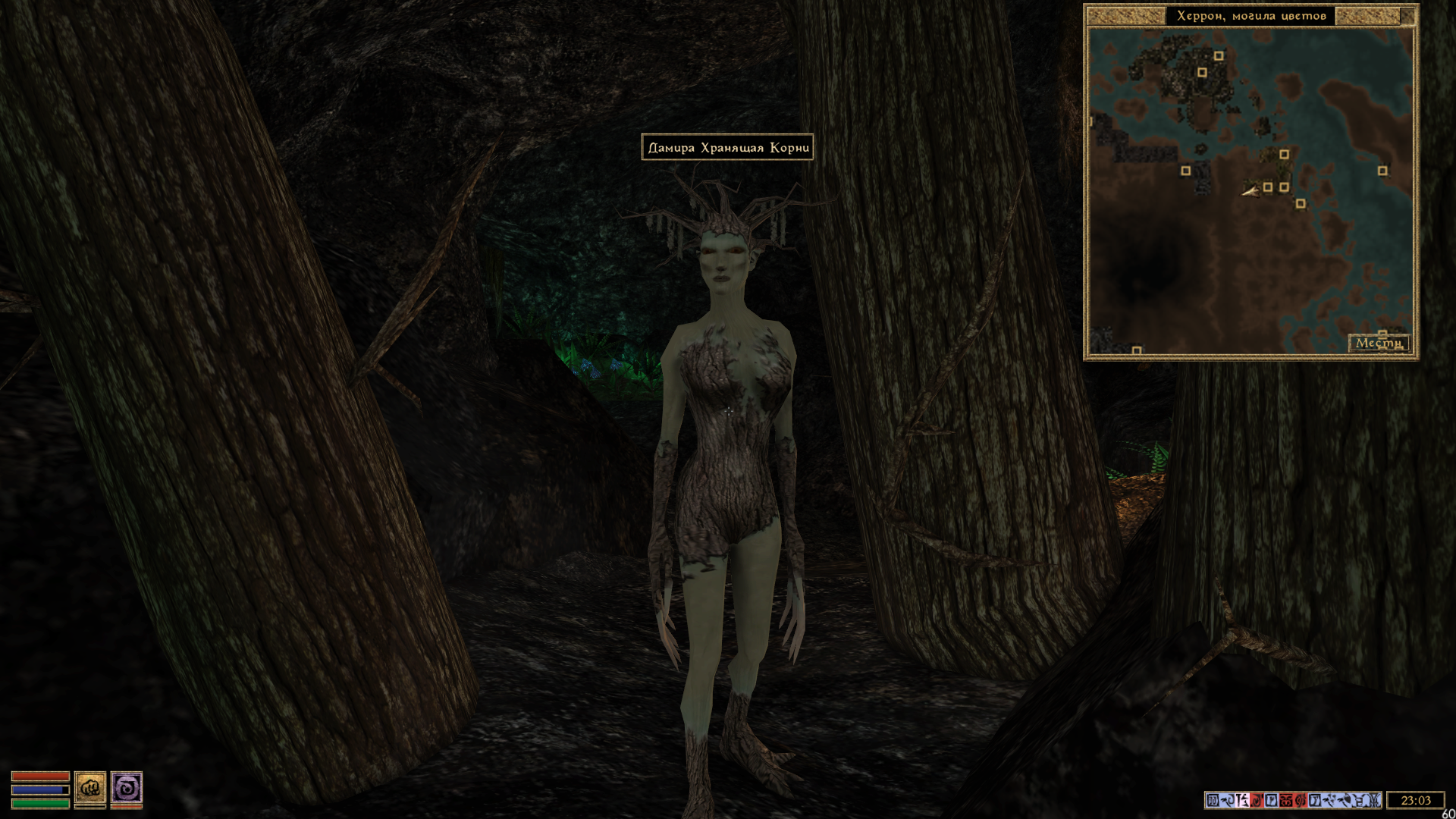The height and width of the screenshot is (819, 1456).
Task: Open the hand-to-hand fist weapon icon
Action: coord(89,788)
